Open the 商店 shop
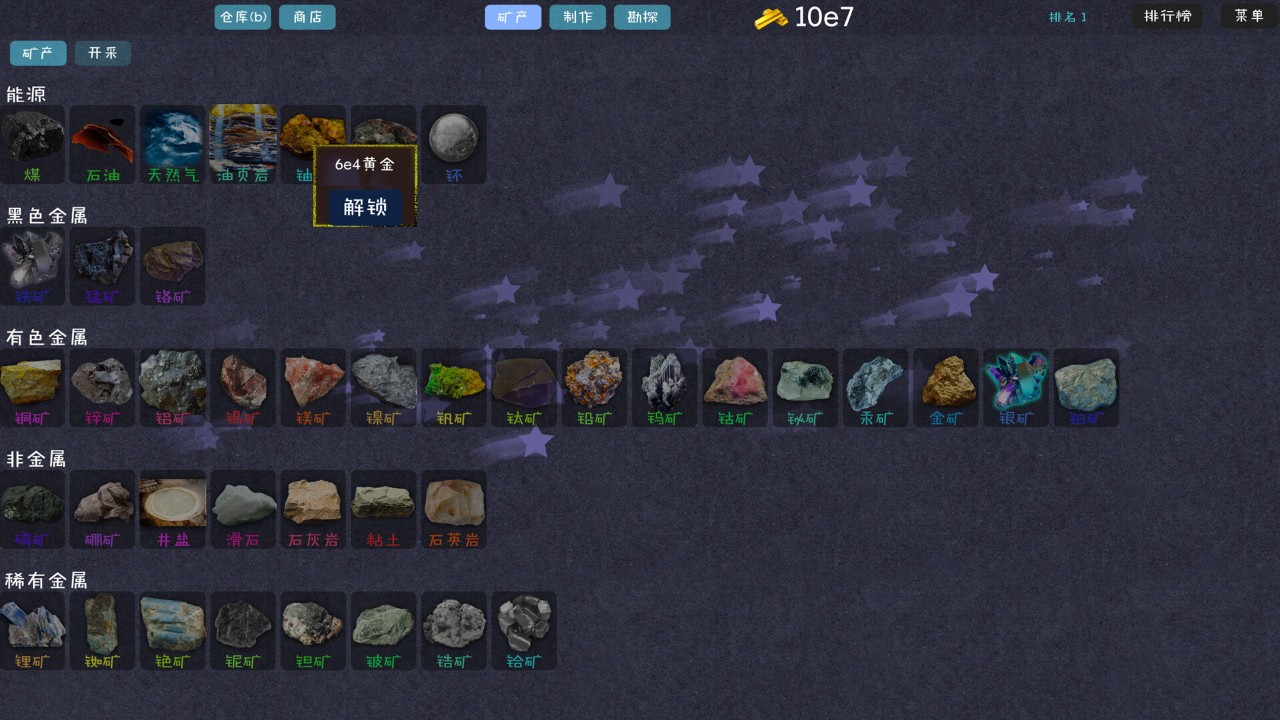 coord(307,17)
